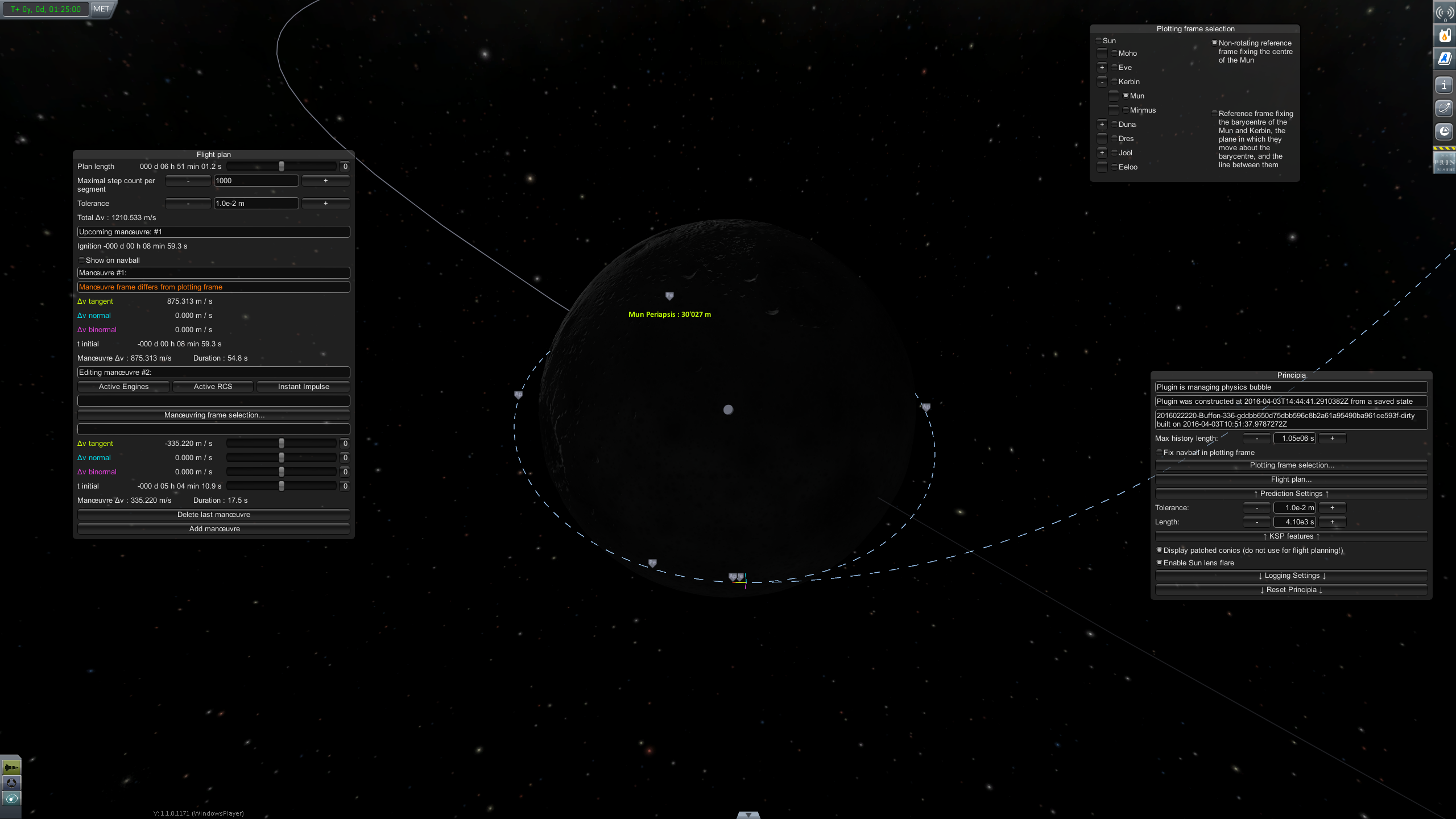
Task: Disable the Sun lens flare option
Action: 1159,562
